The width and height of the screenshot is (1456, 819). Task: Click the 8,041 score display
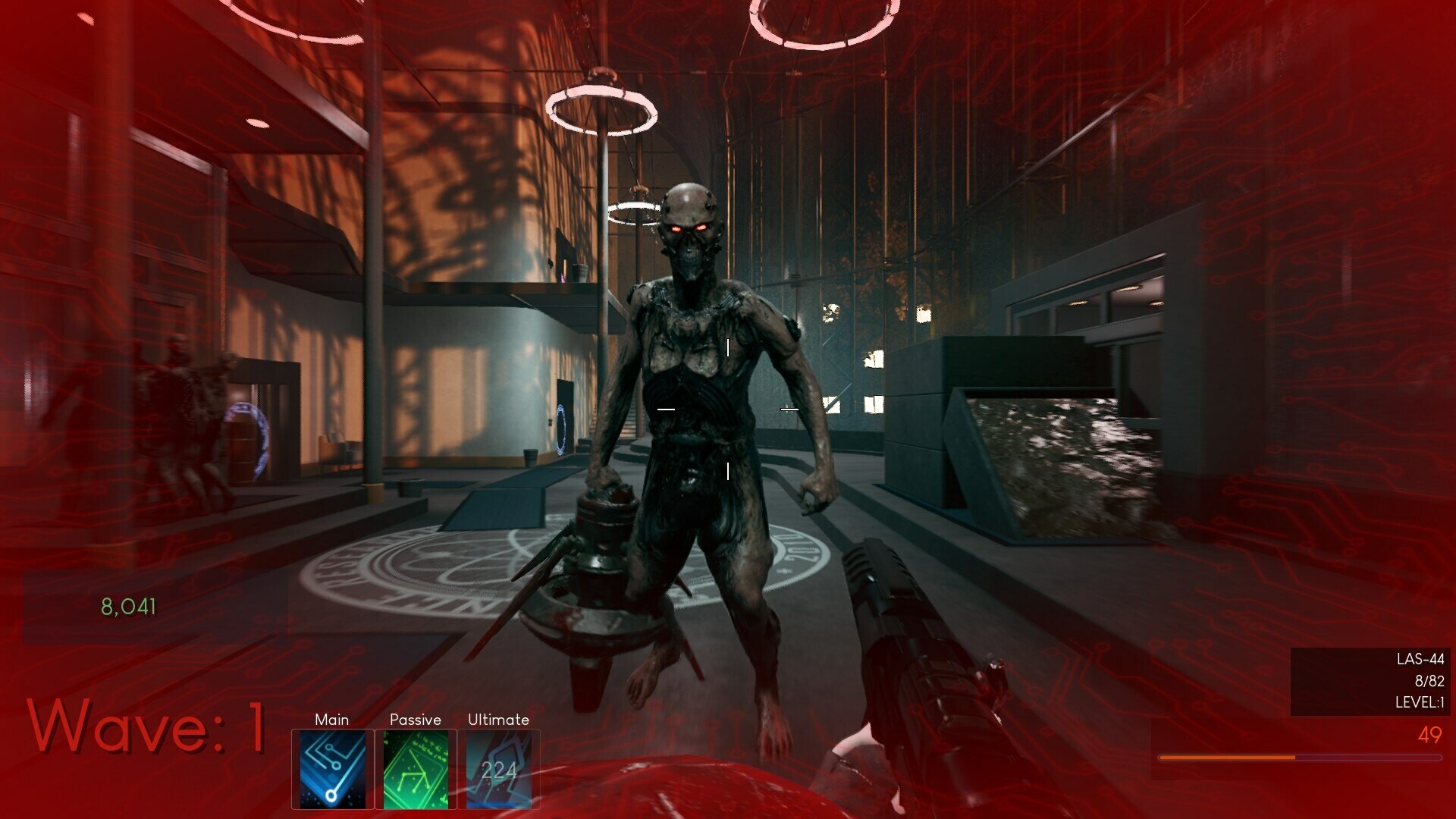(127, 606)
